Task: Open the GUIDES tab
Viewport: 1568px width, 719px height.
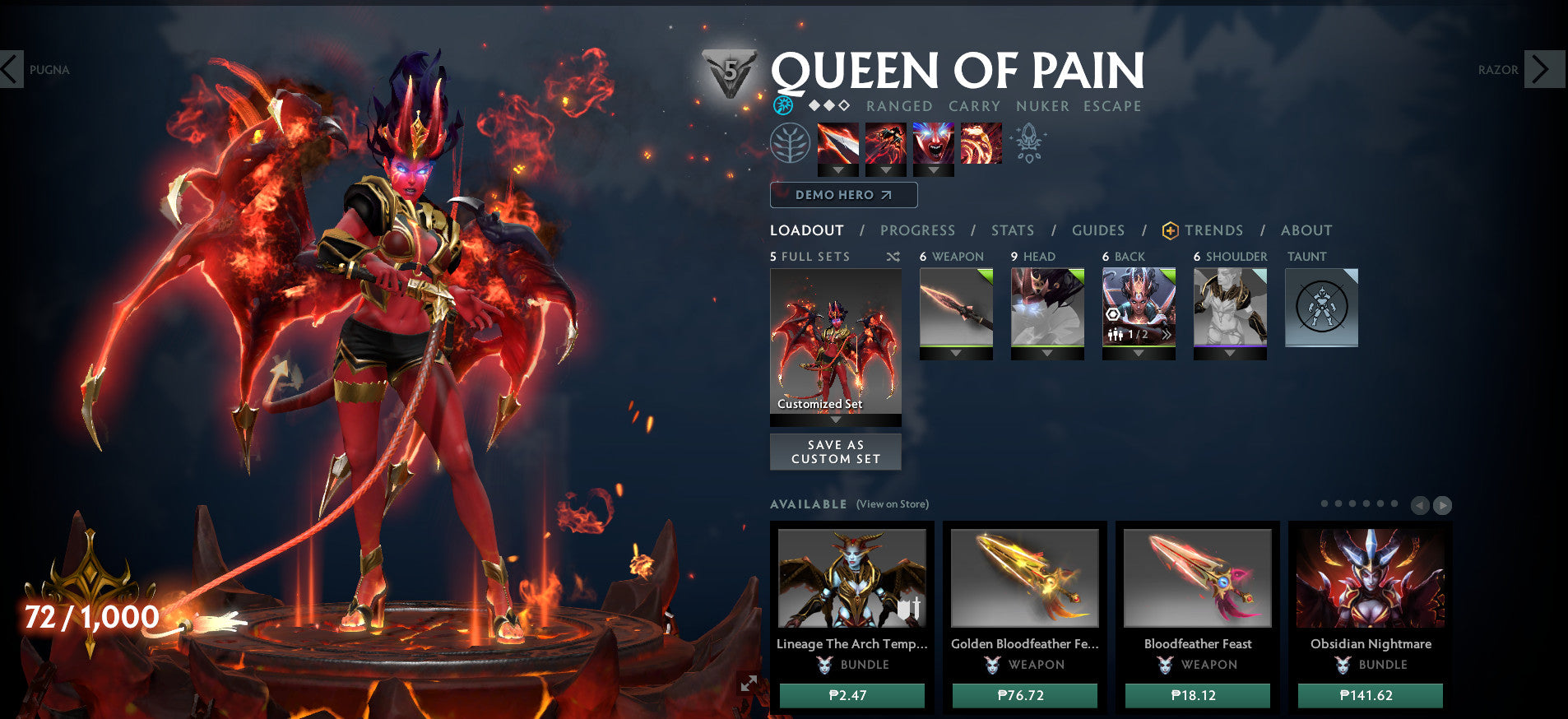Action: (x=1098, y=230)
